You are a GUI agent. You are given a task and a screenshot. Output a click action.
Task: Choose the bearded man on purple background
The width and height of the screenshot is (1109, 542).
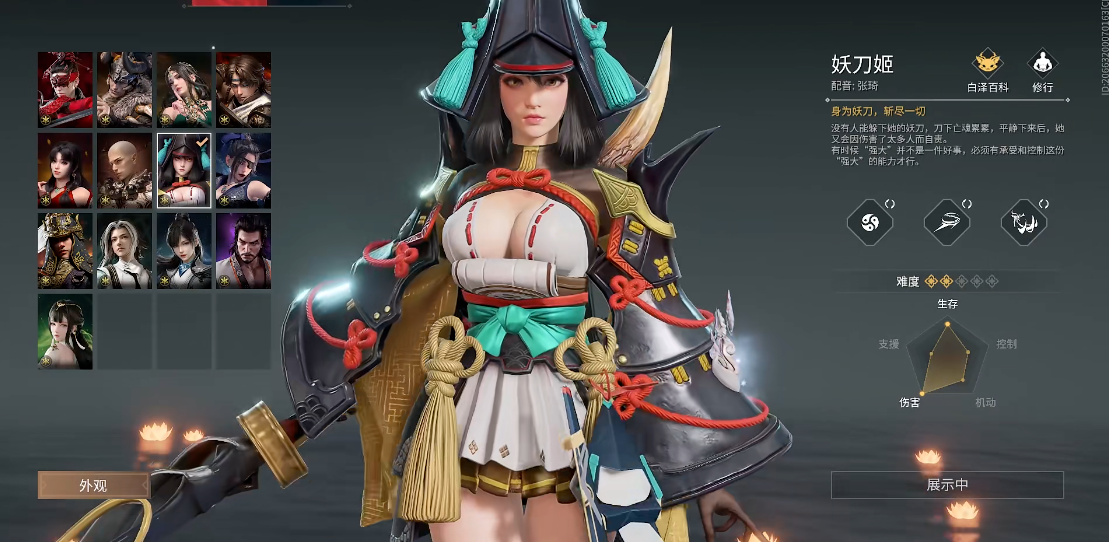coord(243,250)
